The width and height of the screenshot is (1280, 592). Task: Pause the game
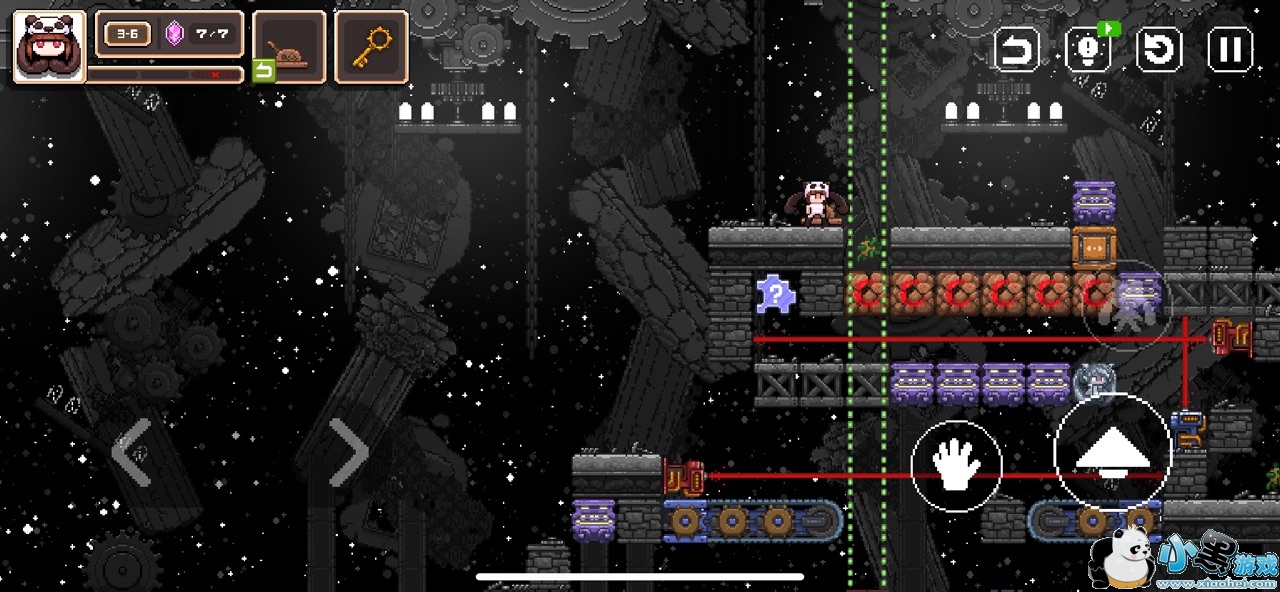1230,49
